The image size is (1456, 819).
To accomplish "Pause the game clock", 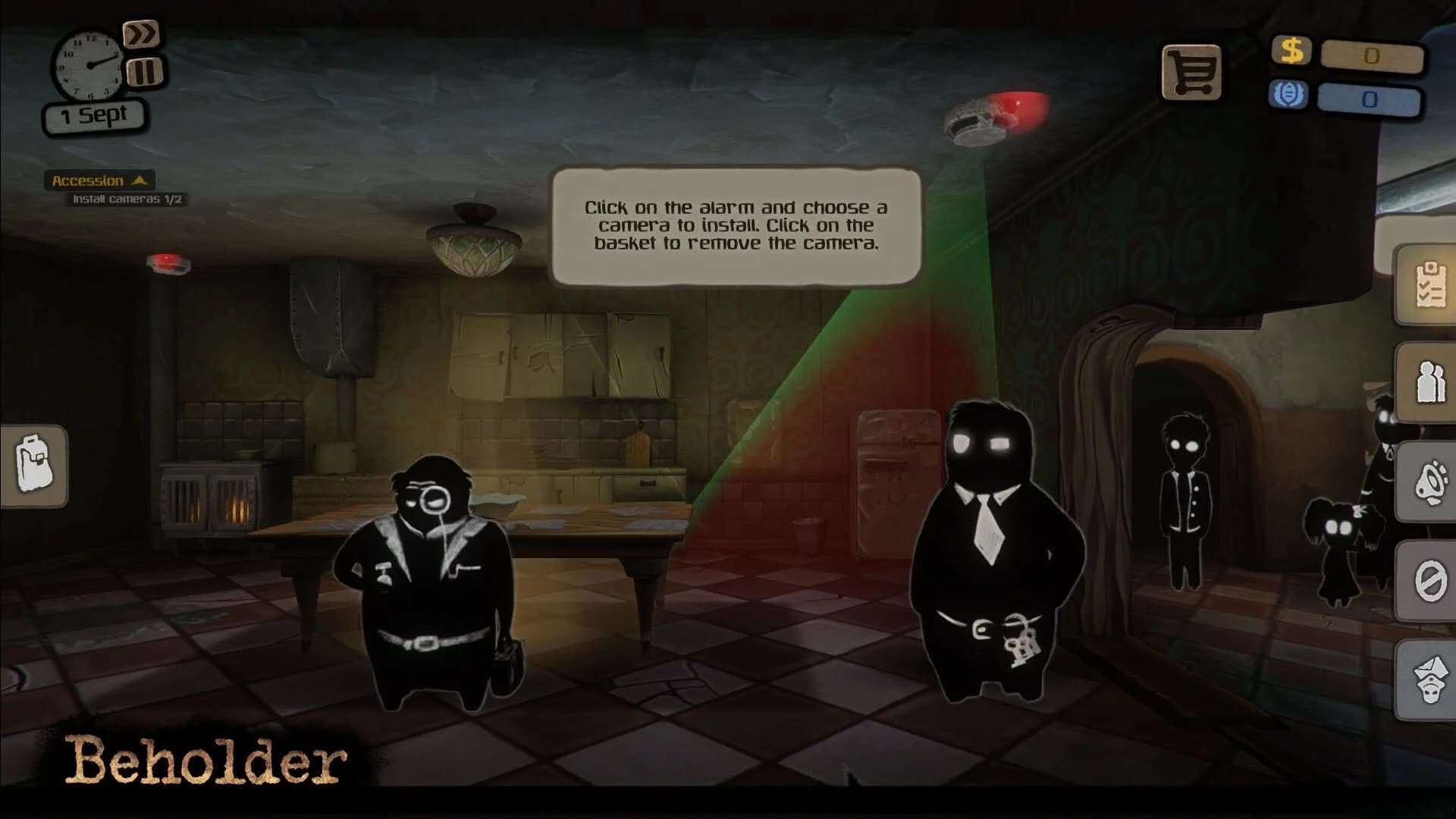I will pos(143,72).
